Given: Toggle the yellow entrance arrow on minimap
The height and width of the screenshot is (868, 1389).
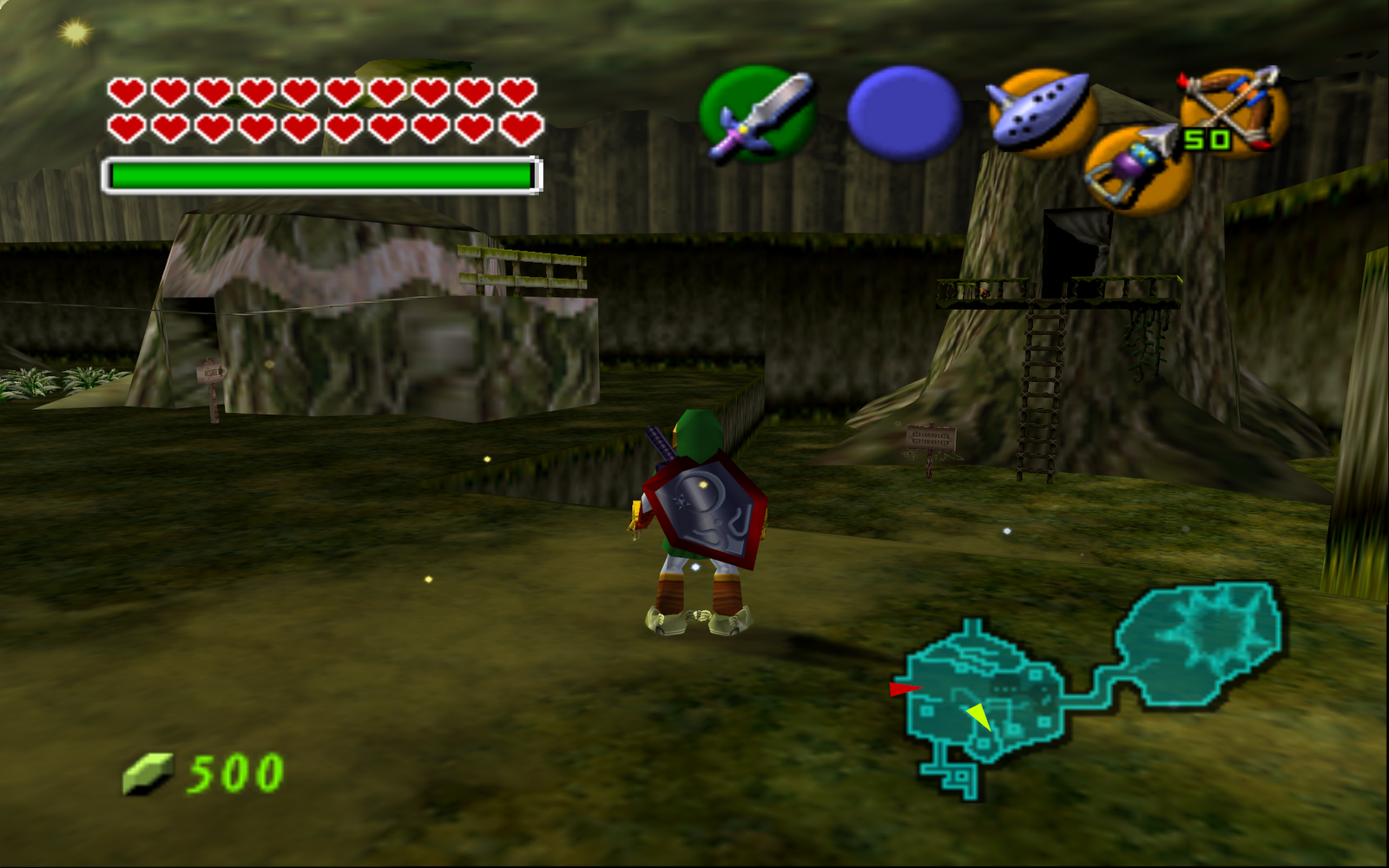Looking at the screenshot, I should [x=979, y=716].
